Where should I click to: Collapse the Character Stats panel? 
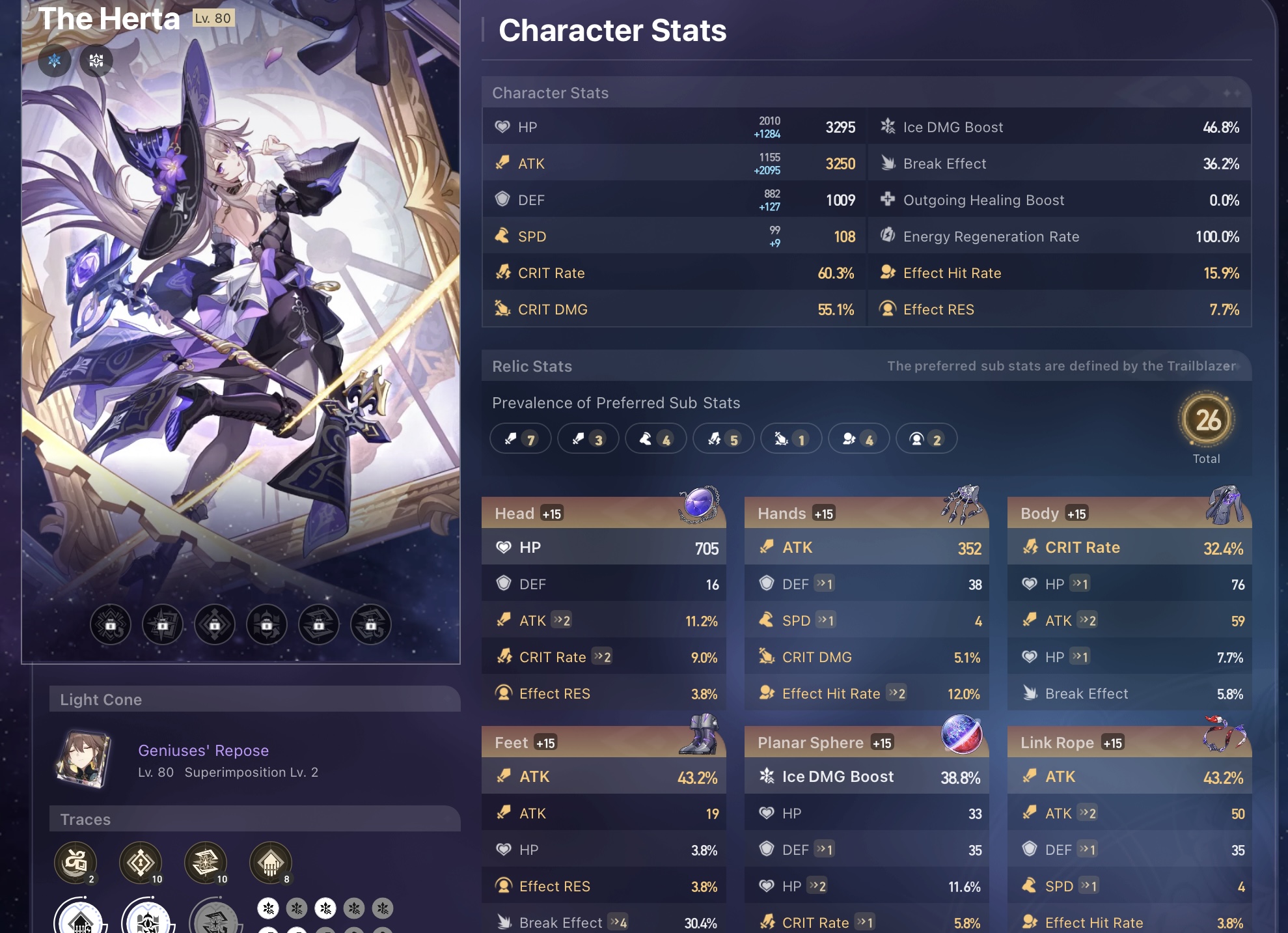click(550, 92)
